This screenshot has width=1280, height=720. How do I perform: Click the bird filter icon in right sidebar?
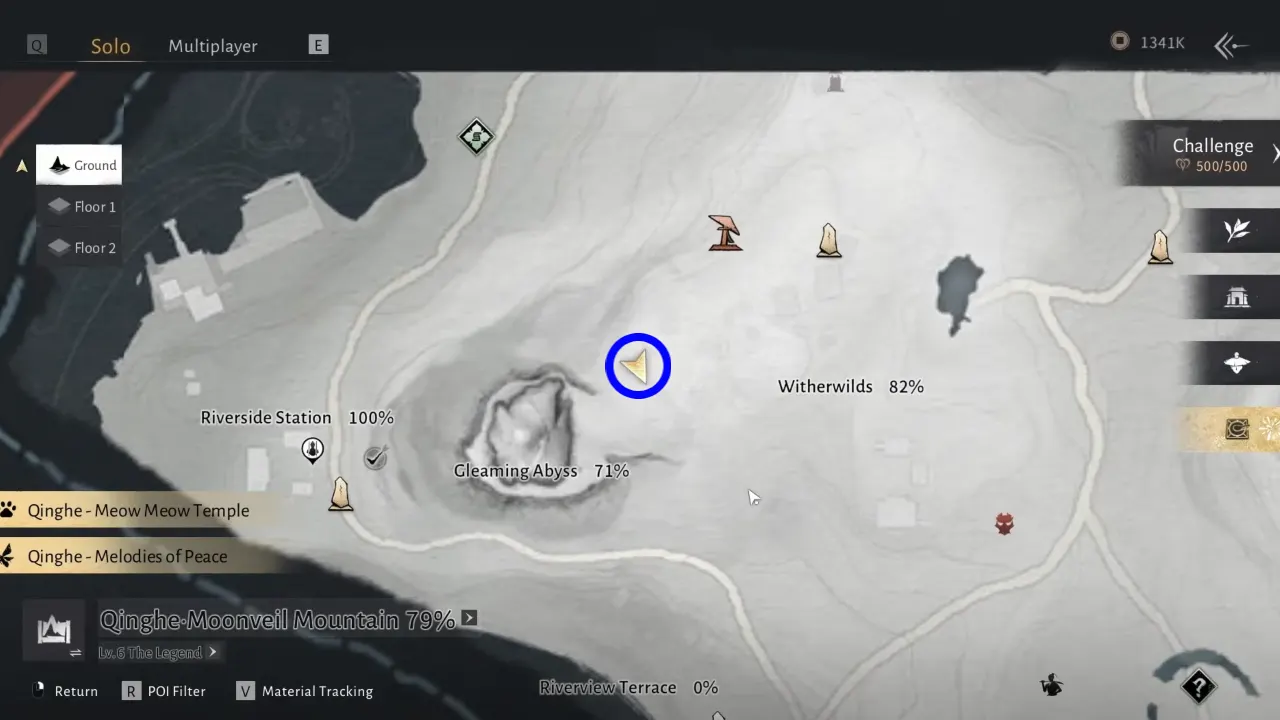pyautogui.click(x=1237, y=362)
